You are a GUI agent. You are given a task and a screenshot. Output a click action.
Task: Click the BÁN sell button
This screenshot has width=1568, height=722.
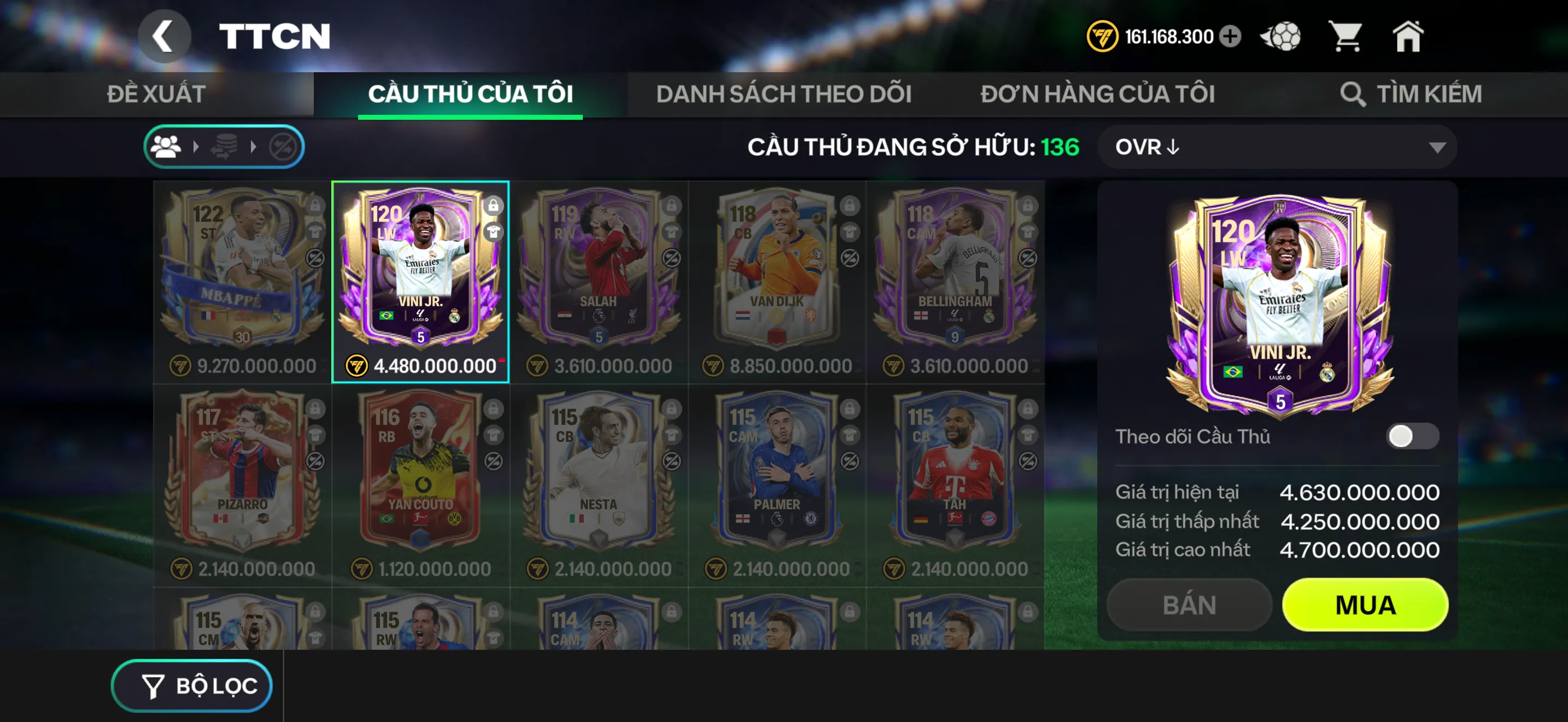pos(1187,604)
